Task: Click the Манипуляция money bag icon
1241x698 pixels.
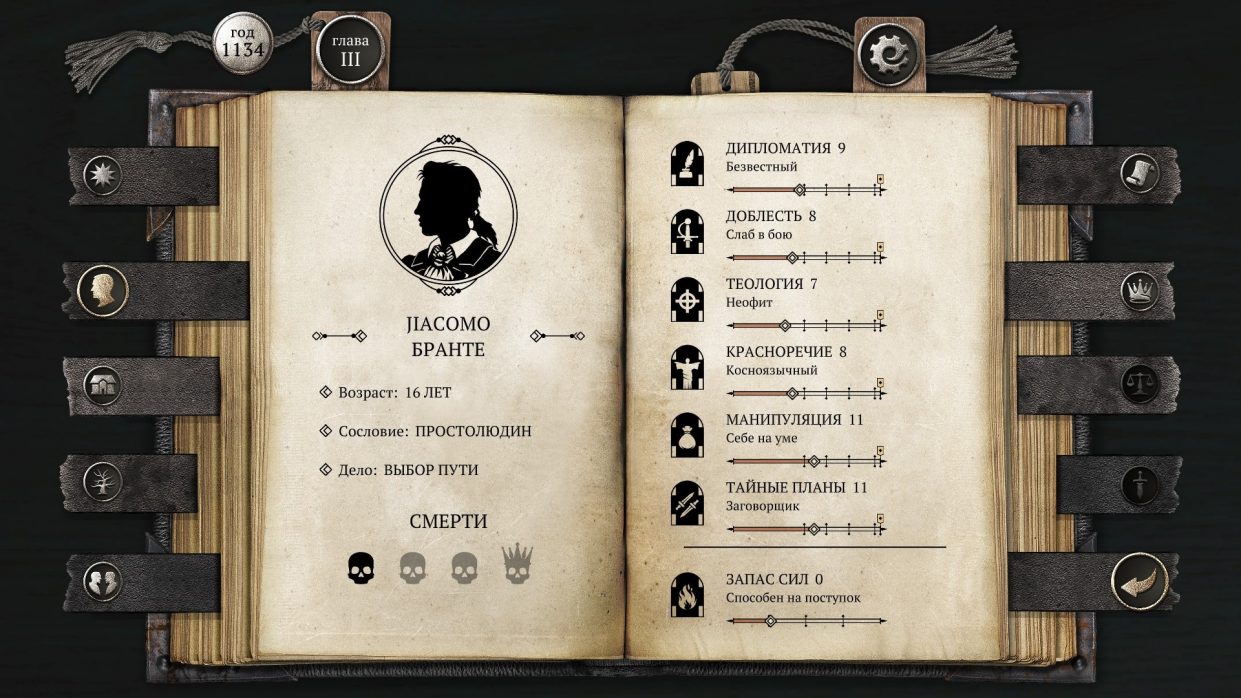Action: pos(687,435)
